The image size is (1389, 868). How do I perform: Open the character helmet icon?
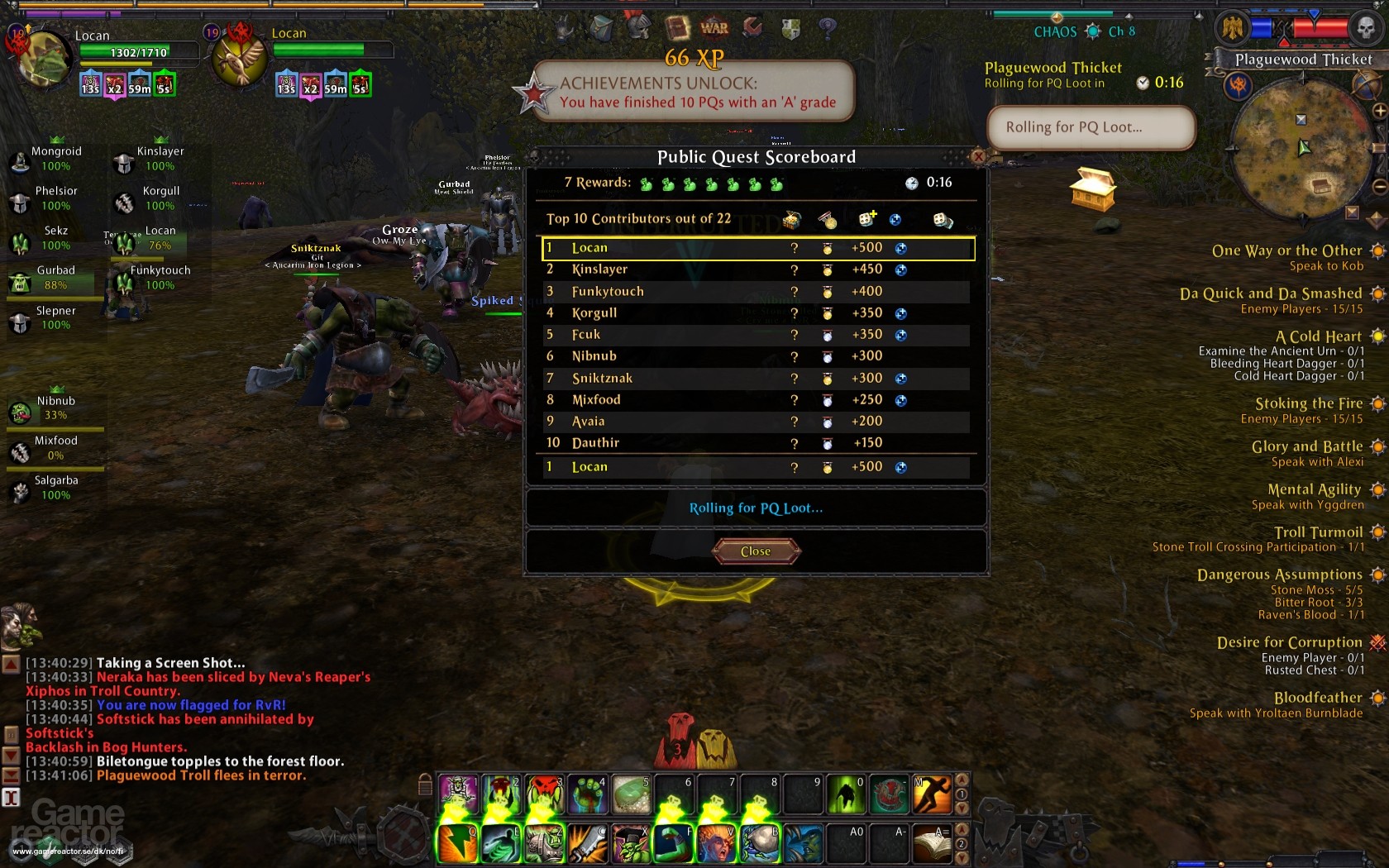coord(638,26)
